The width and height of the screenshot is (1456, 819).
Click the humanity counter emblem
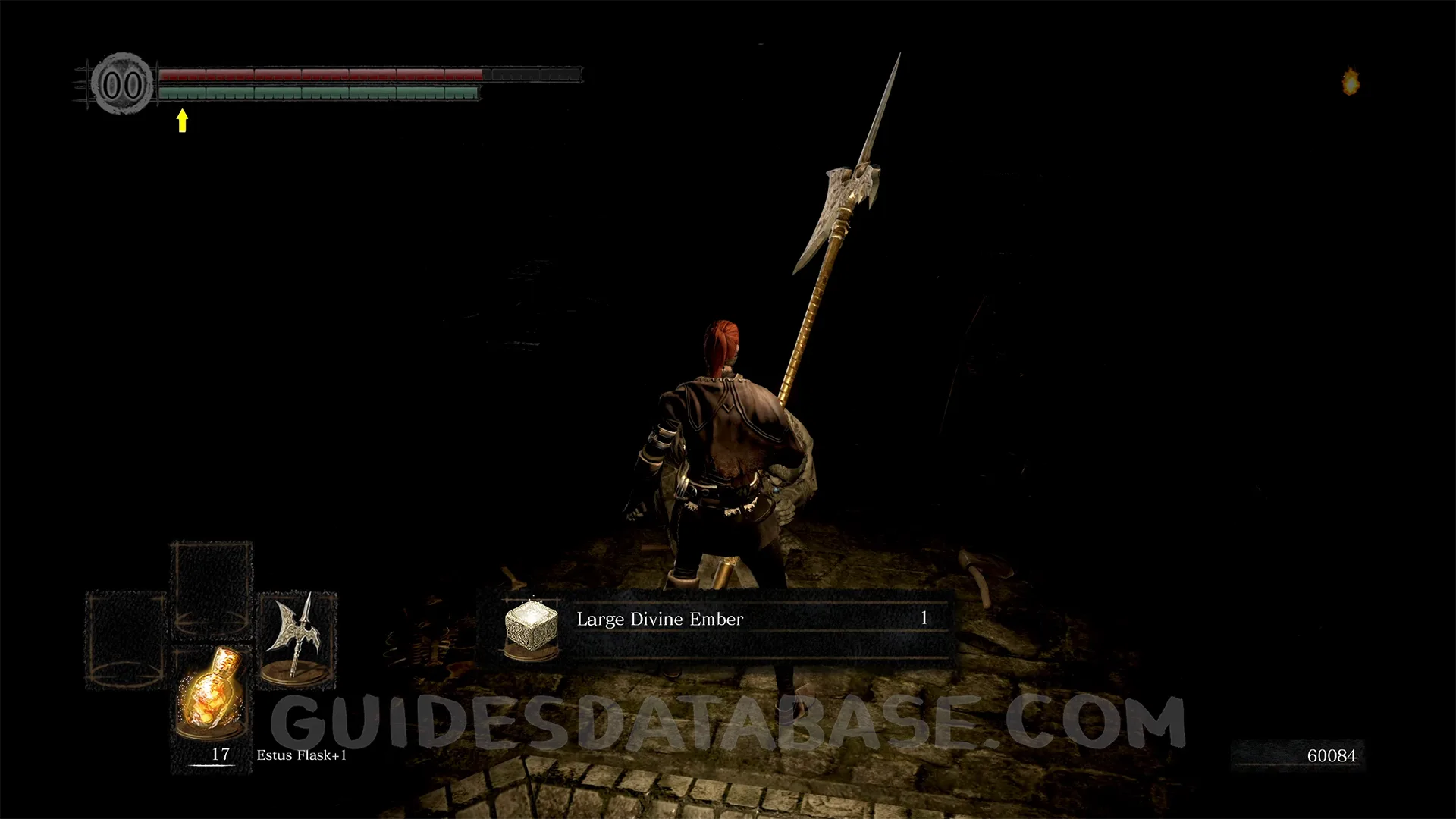pos(122,84)
